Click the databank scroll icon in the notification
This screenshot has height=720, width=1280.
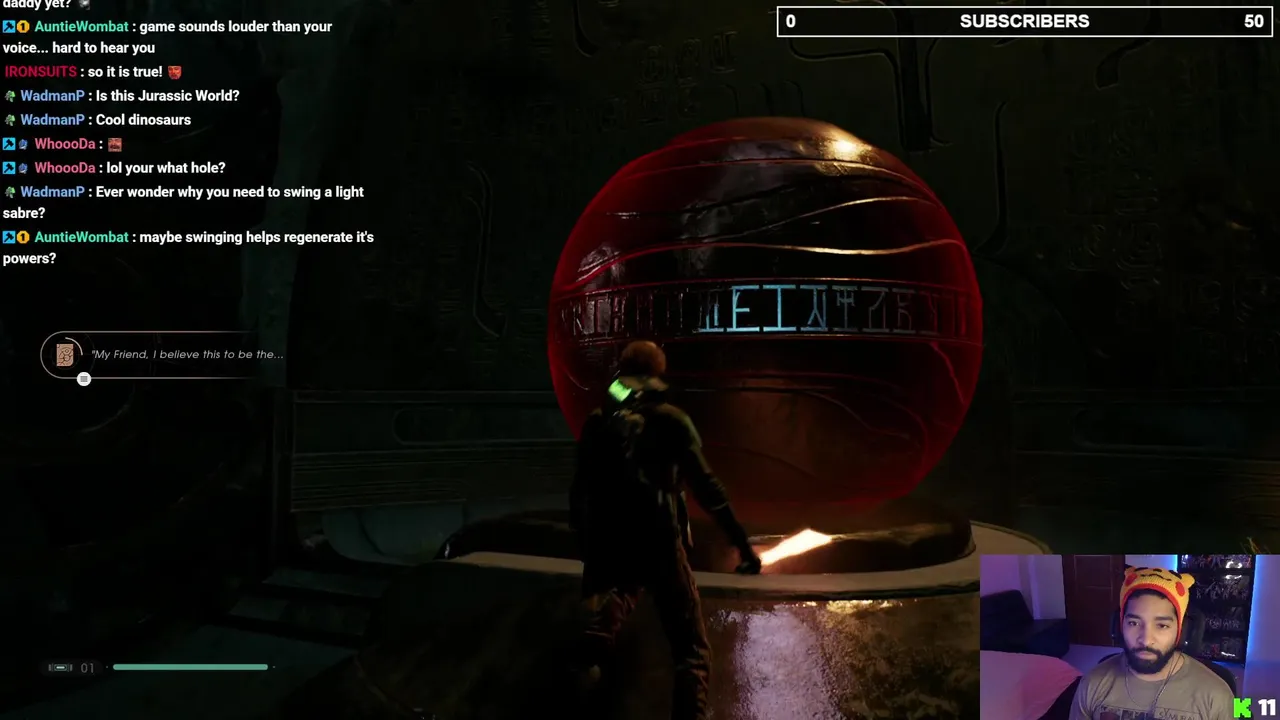pyautogui.click(x=65, y=355)
